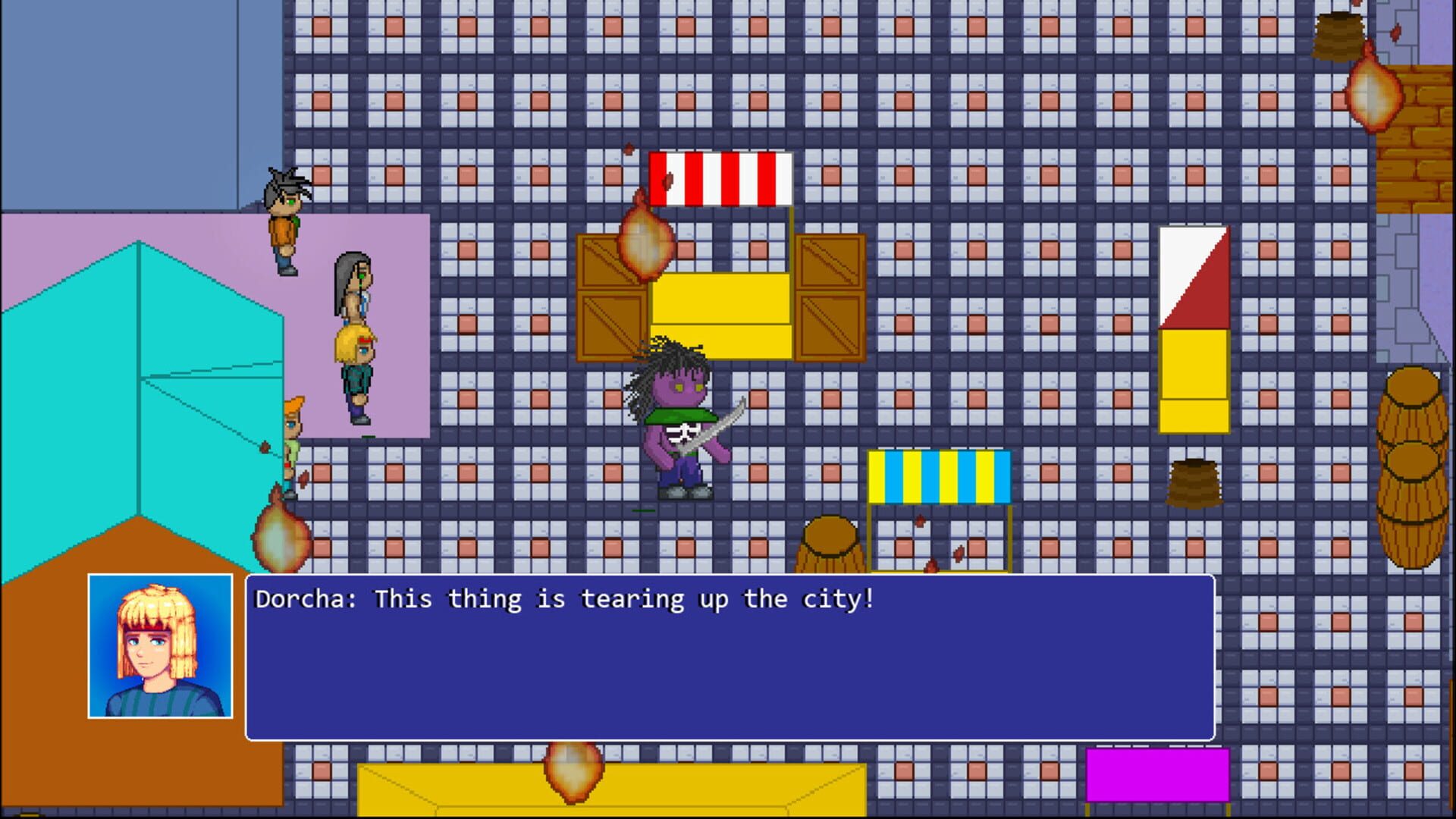This screenshot has width=1456, height=819.
Task: Click the red and white striped awning
Action: click(720, 178)
